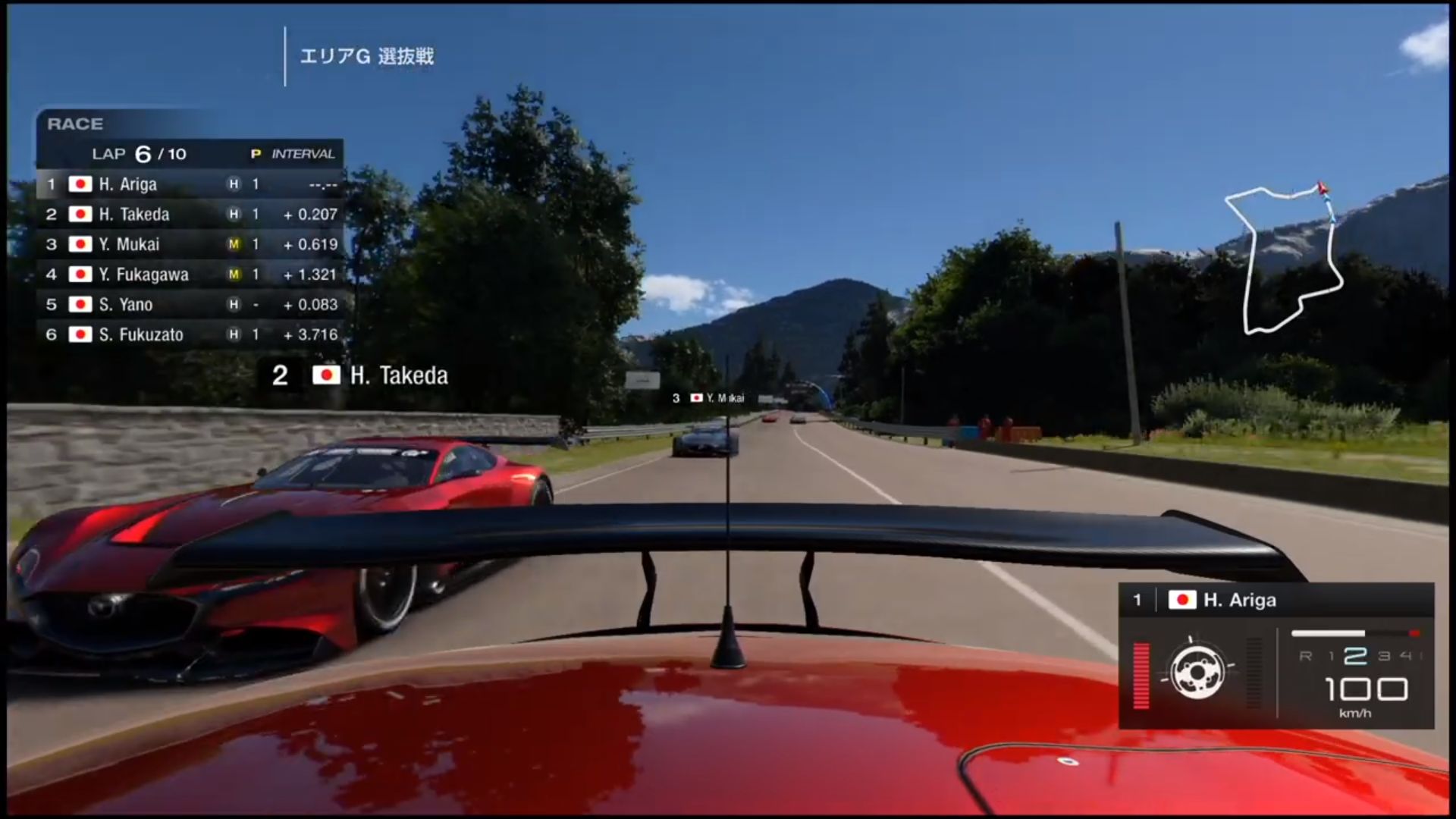The width and height of the screenshot is (1456, 819).
Task: Click the steering wheel indicator icon
Action: (1197, 673)
